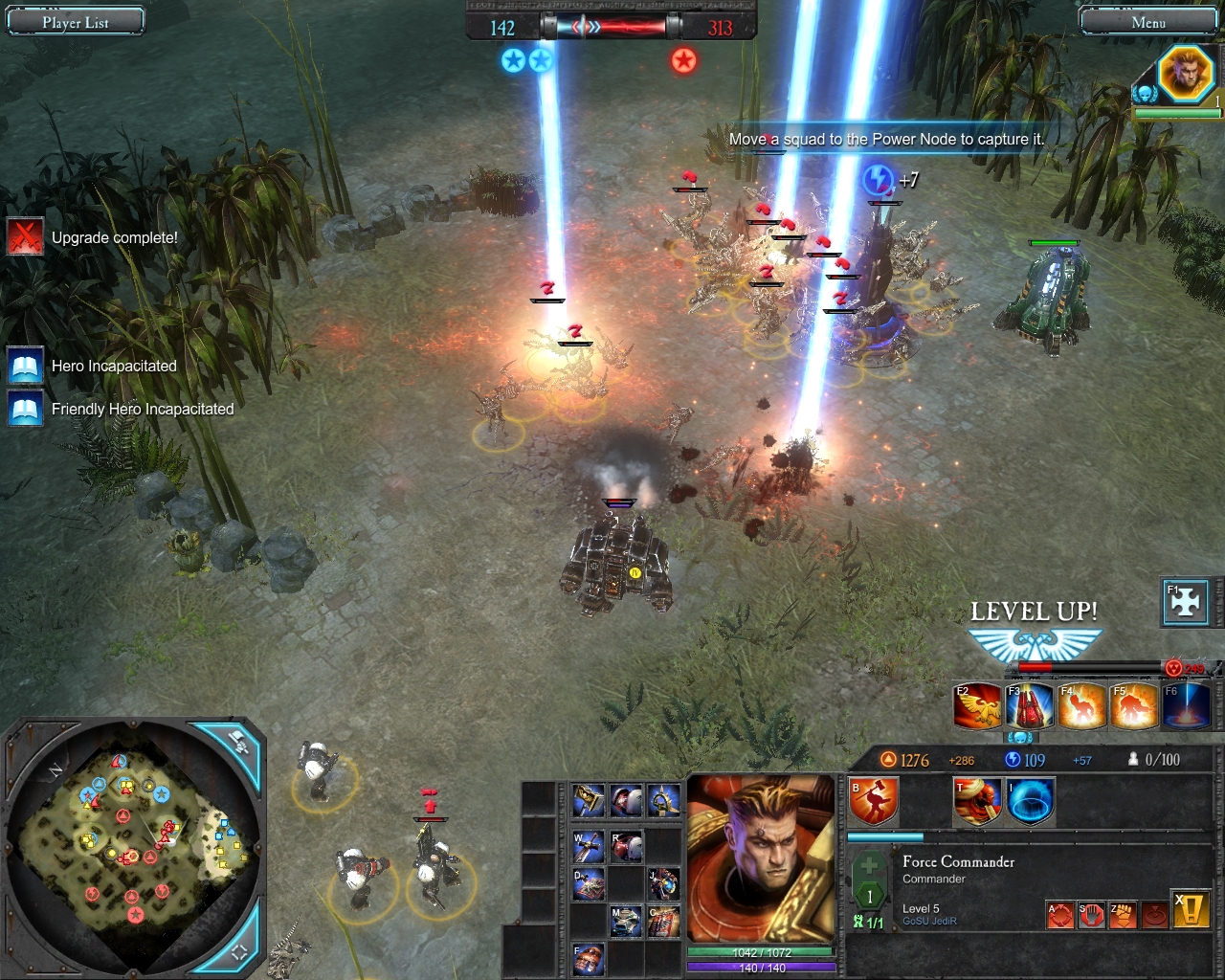
Task: Toggle the minimap bracket button at bottom corner
Action: [239, 951]
